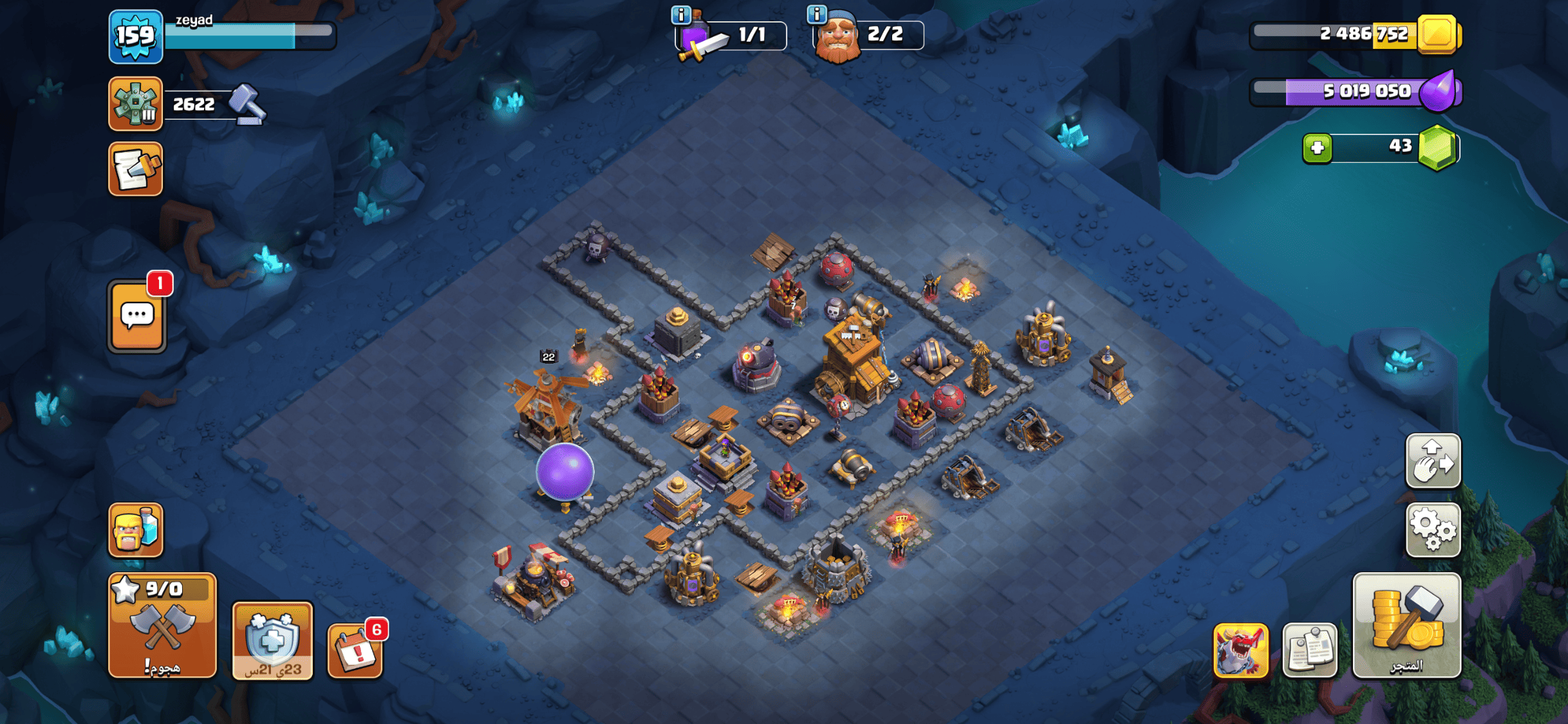Open the red dragon icon button
Image resolution: width=1568 pixels, height=724 pixels.
click(x=1240, y=650)
